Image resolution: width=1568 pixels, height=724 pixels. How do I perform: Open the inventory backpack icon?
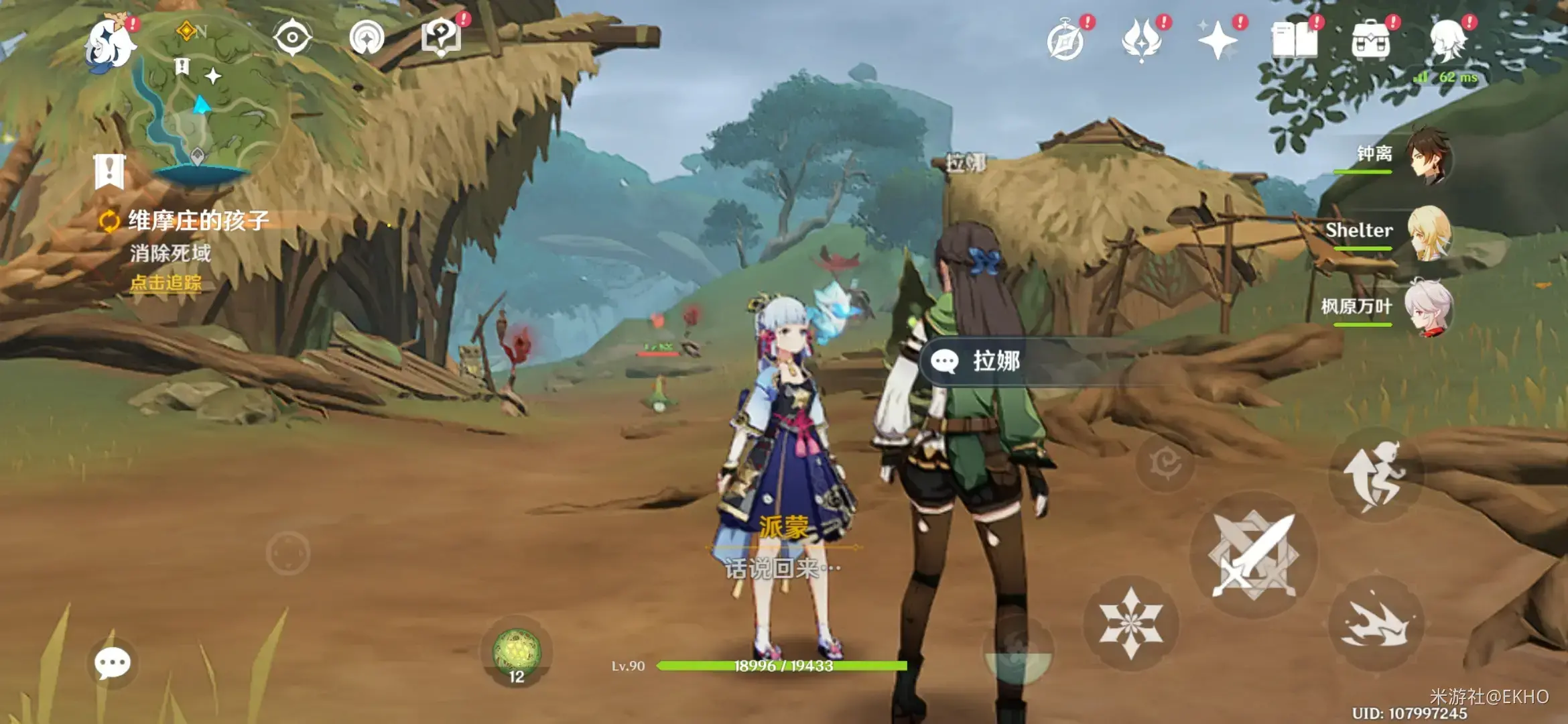1370,42
